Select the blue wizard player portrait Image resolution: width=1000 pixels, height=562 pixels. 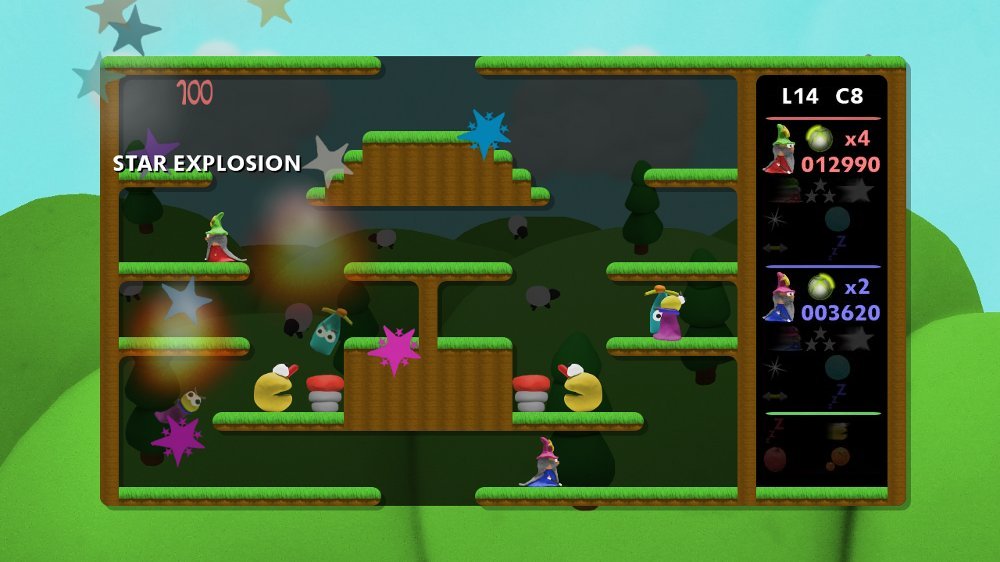pyautogui.click(x=778, y=298)
